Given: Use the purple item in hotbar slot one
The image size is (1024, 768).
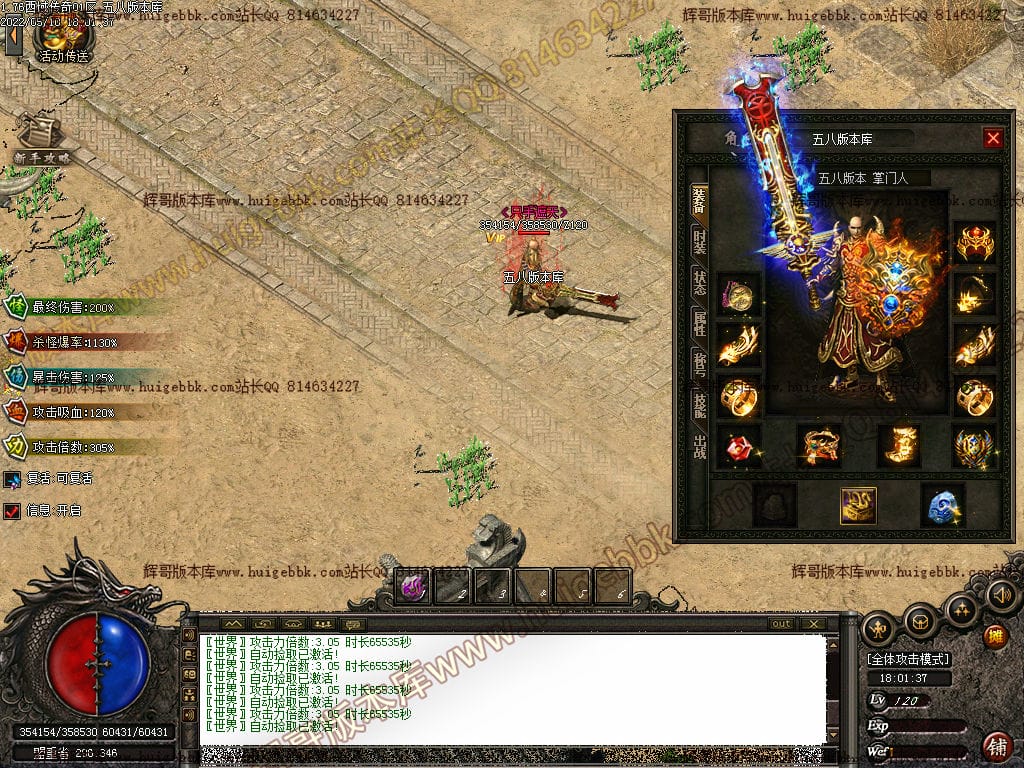Looking at the screenshot, I should pos(414,586).
